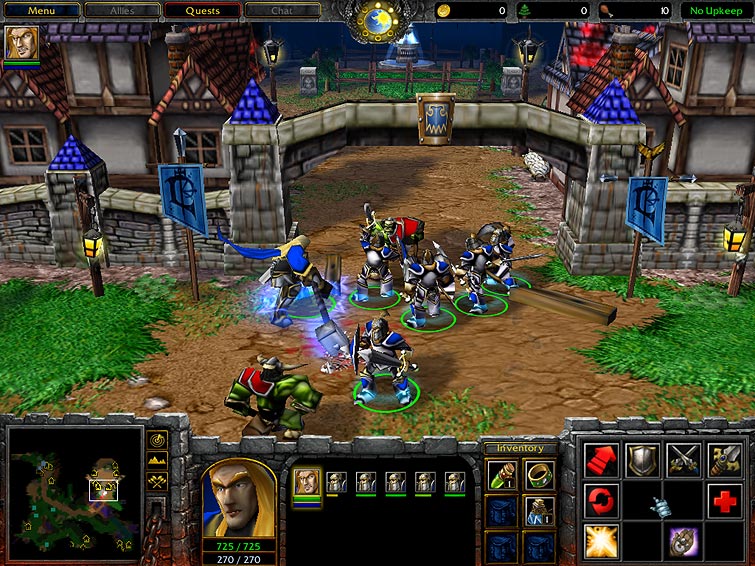Use the green potion vial in inventory
This screenshot has height=566, width=755.
[x=502, y=475]
